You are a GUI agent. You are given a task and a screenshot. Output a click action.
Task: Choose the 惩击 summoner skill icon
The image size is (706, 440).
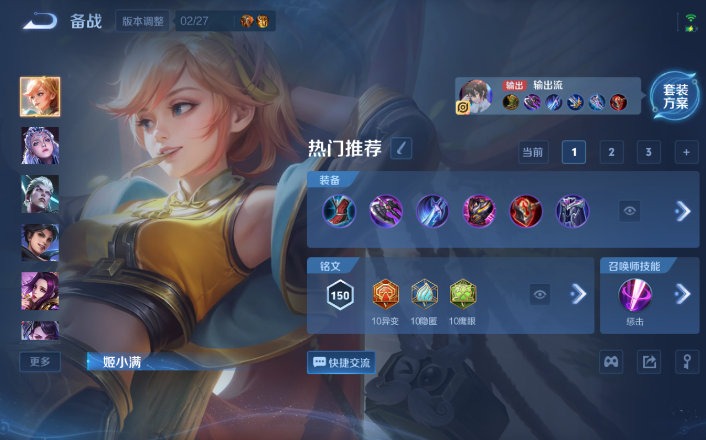click(x=635, y=295)
